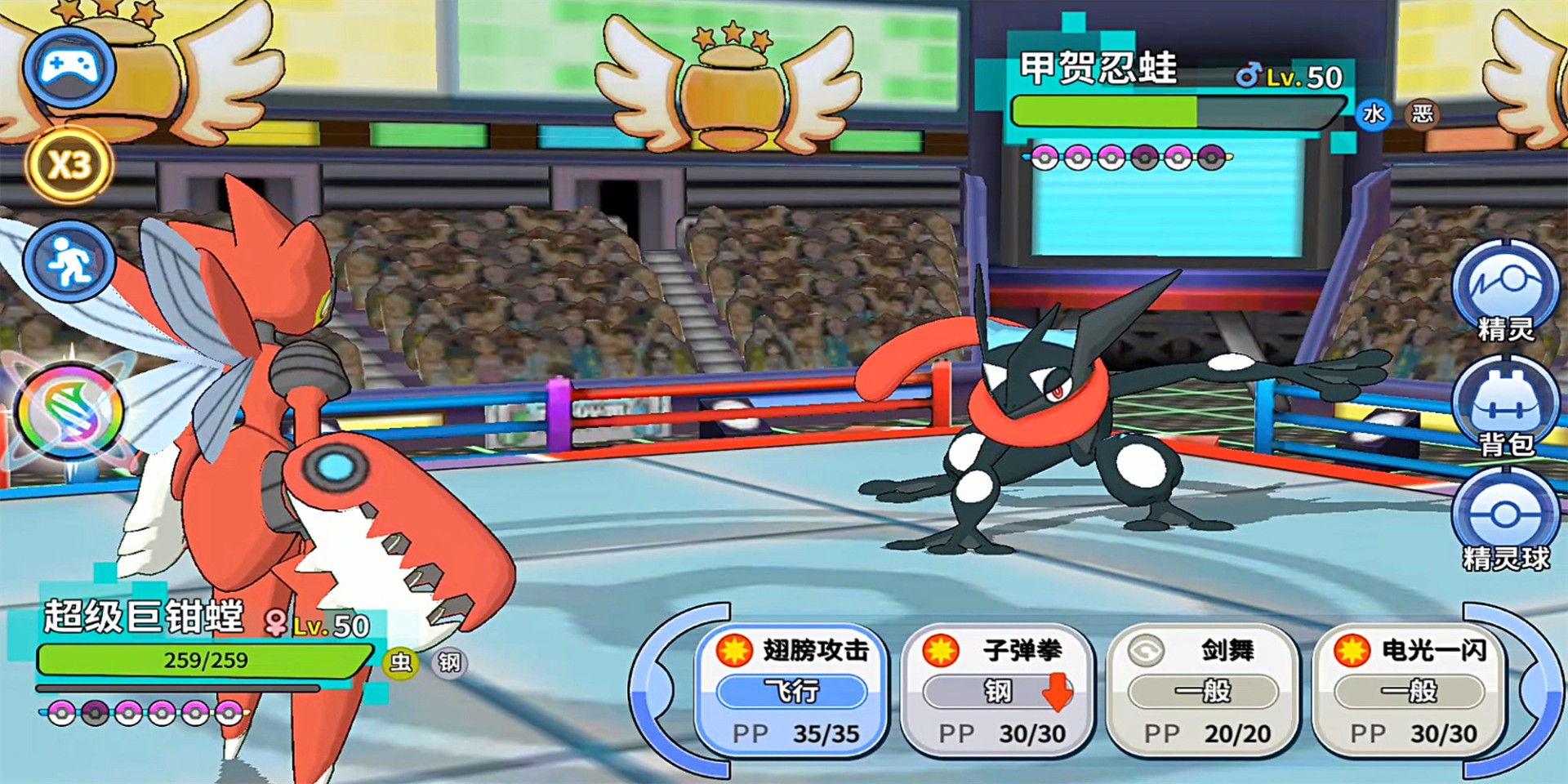Click the gamepad controller icon
Viewport: 1568px width, 784px height.
coord(69,67)
